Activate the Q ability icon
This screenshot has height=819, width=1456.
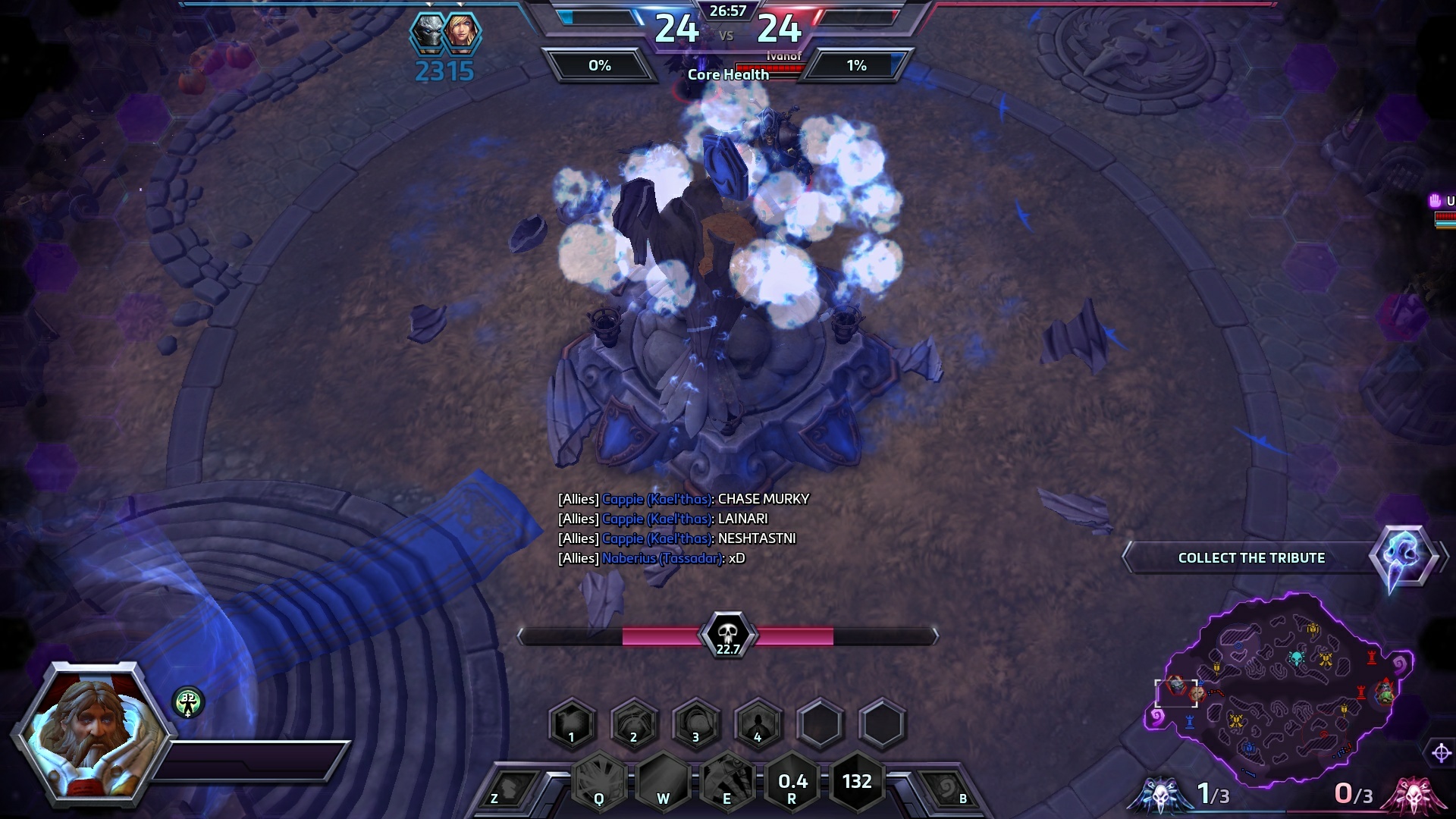[x=599, y=781]
